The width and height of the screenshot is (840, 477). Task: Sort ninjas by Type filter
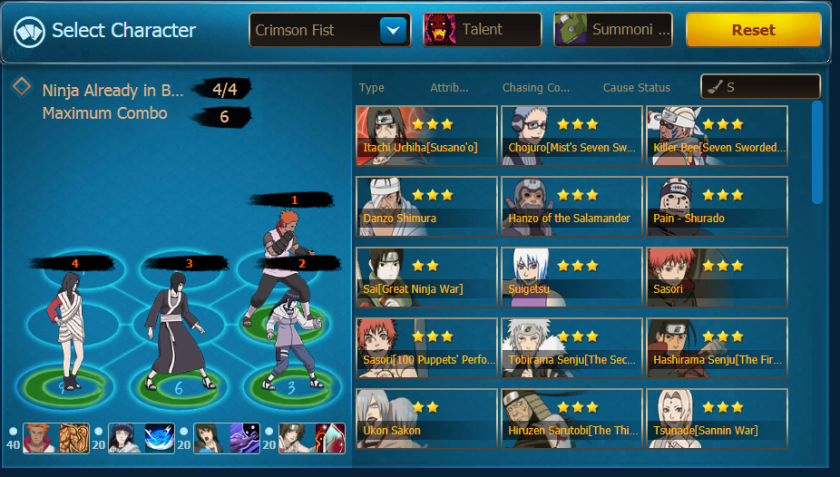[371, 88]
